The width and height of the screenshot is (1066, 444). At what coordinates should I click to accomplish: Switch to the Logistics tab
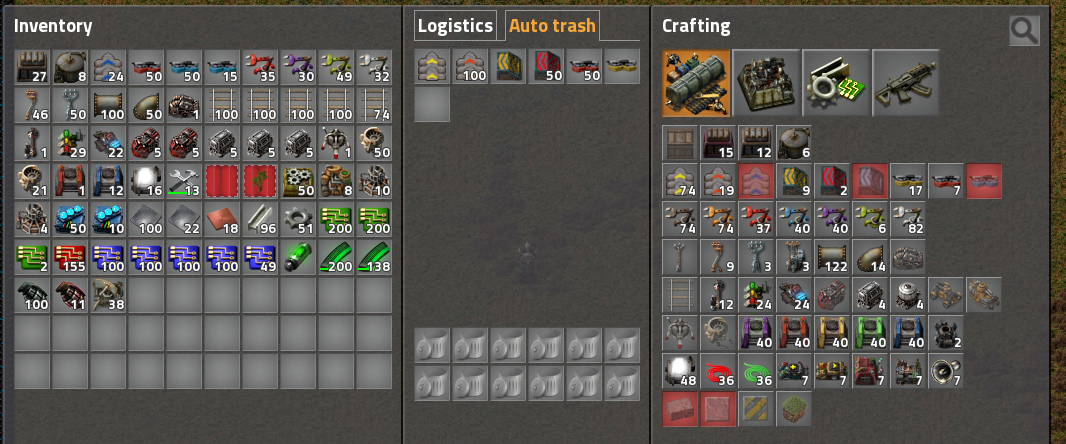[x=455, y=26]
